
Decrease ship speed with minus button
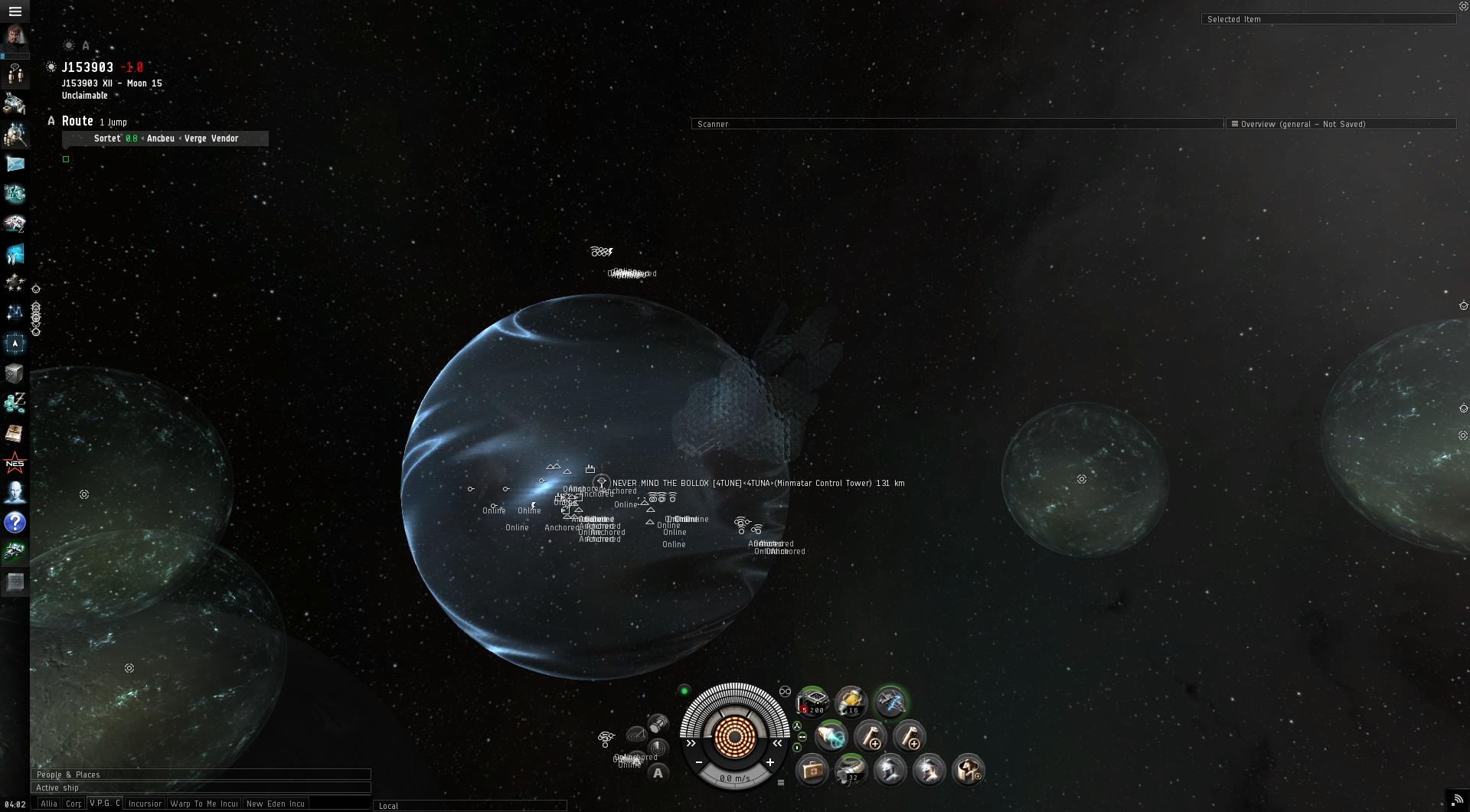(x=699, y=762)
